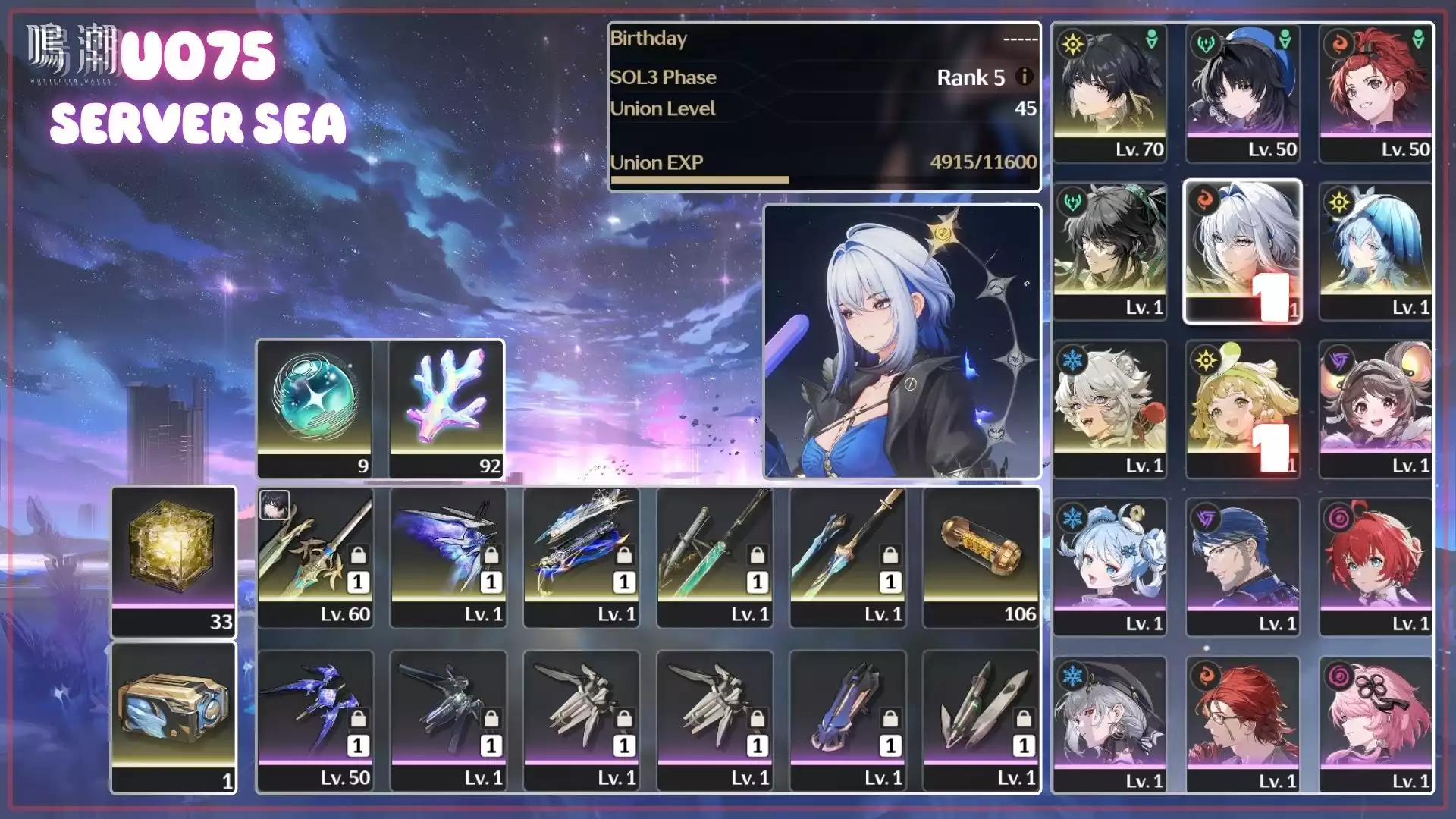
Task: Select the Lv. 50 purple weapon slot
Action: [x=315, y=721]
